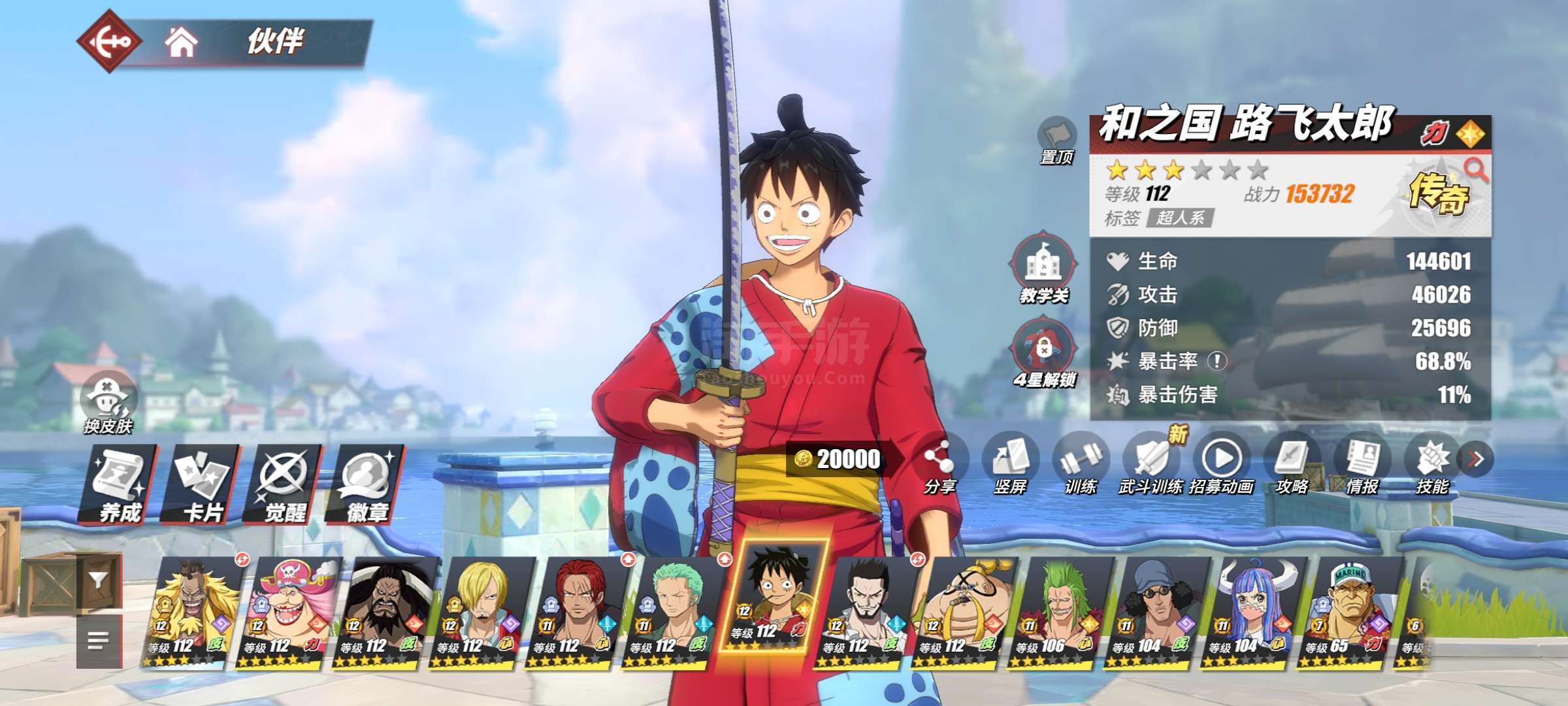Image resolution: width=1568 pixels, height=706 pixels.
Task: Pin character with 置顶 flag
Action: pyautogui.click(x=1056, y=139)
